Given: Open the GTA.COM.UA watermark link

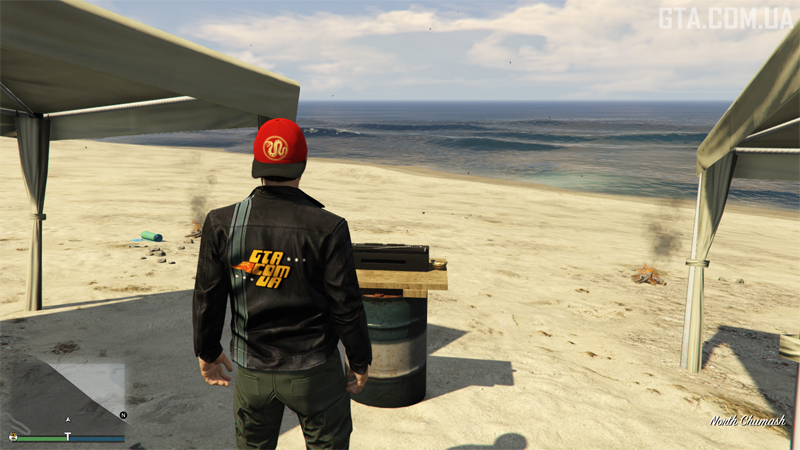Looking at the screenshot, I should (724, 18).
